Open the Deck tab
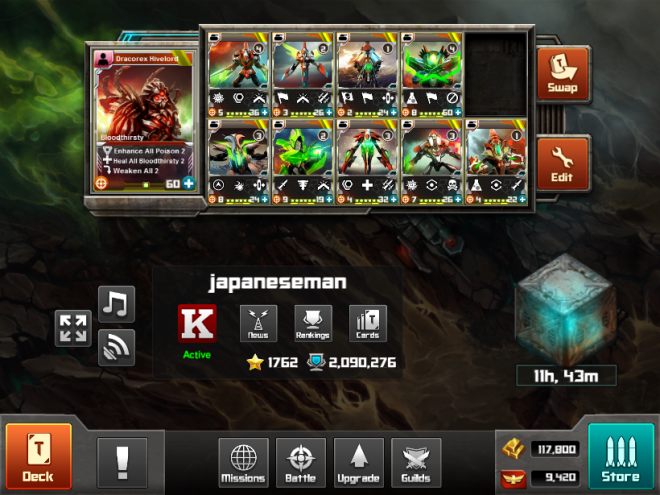 click(x=38, y=458)
